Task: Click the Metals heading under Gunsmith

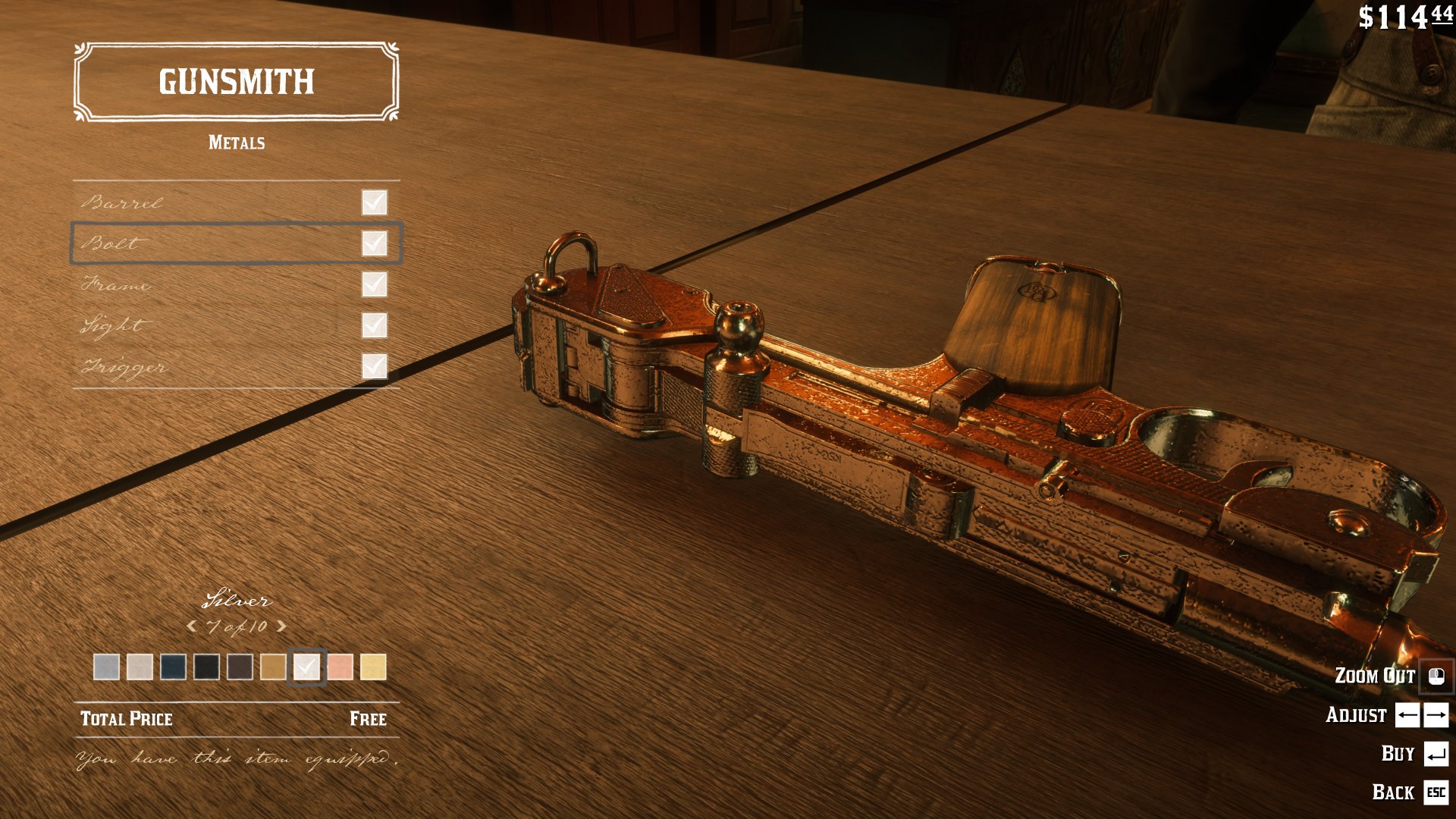Action: tap(236, 142)
